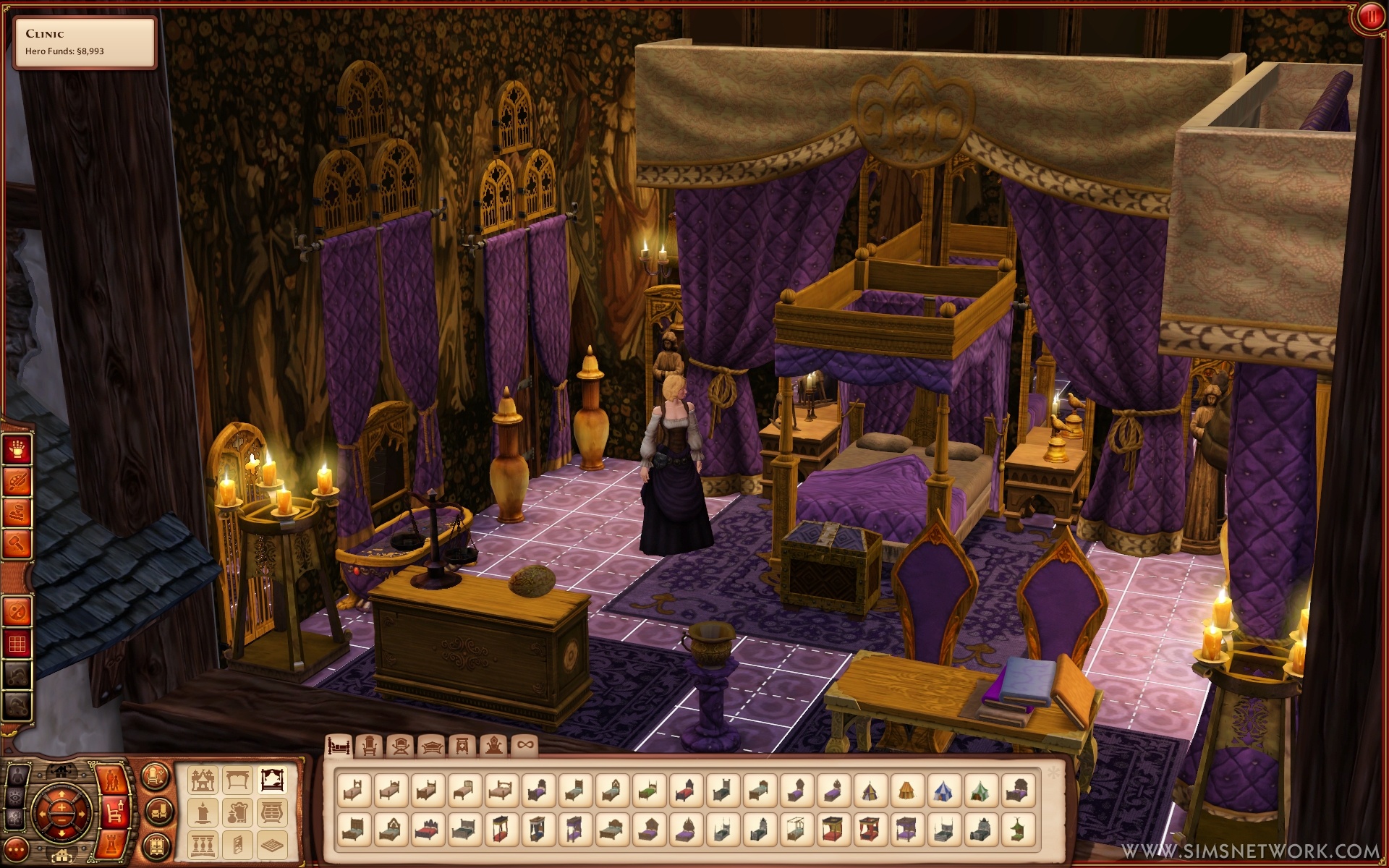The image size is (1389, 868).
Task: Open the three-dots options menu
Action: pyautogui.click(x=16, y=849)
